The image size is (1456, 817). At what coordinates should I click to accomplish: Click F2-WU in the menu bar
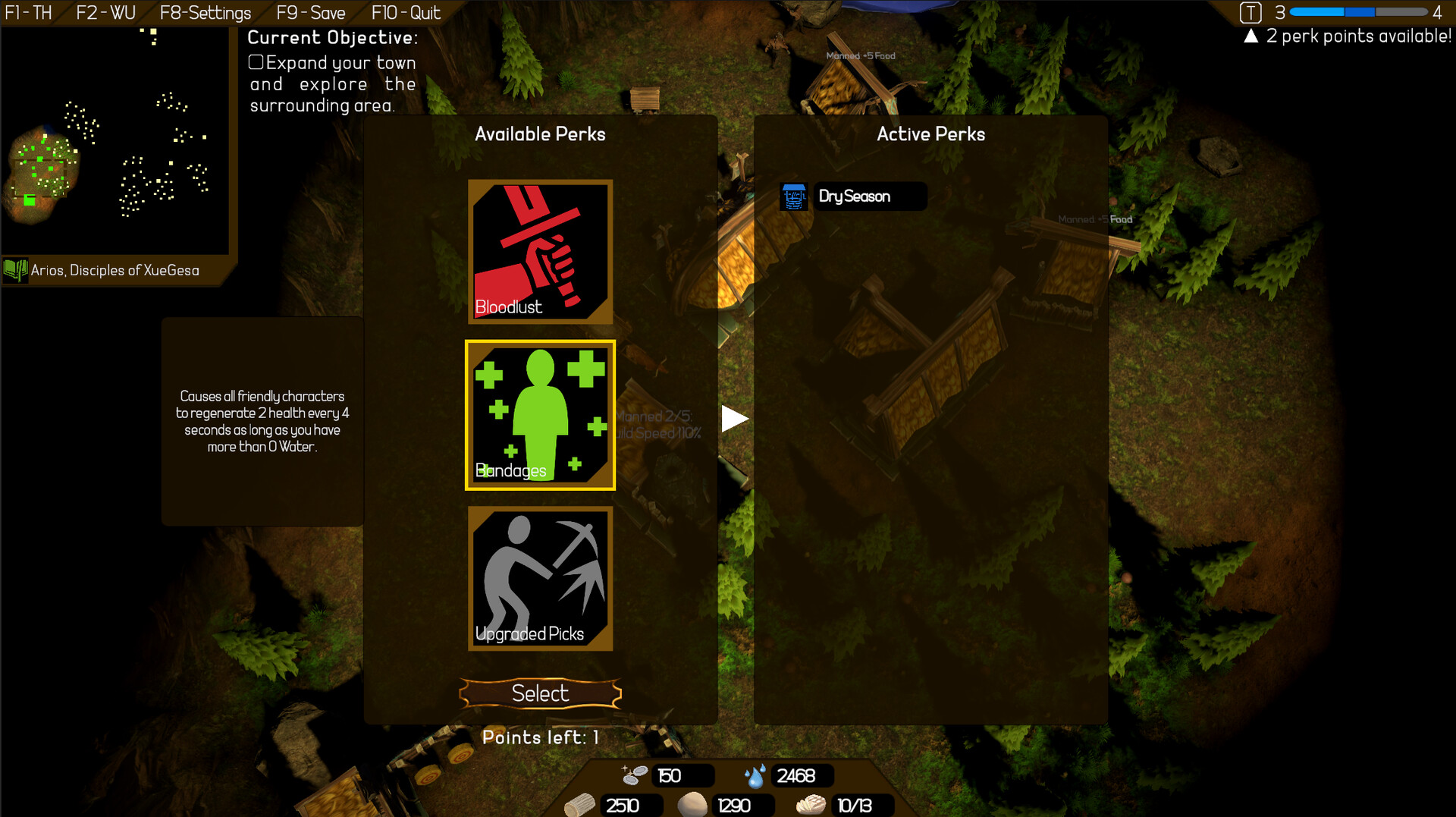pos(105,12)
